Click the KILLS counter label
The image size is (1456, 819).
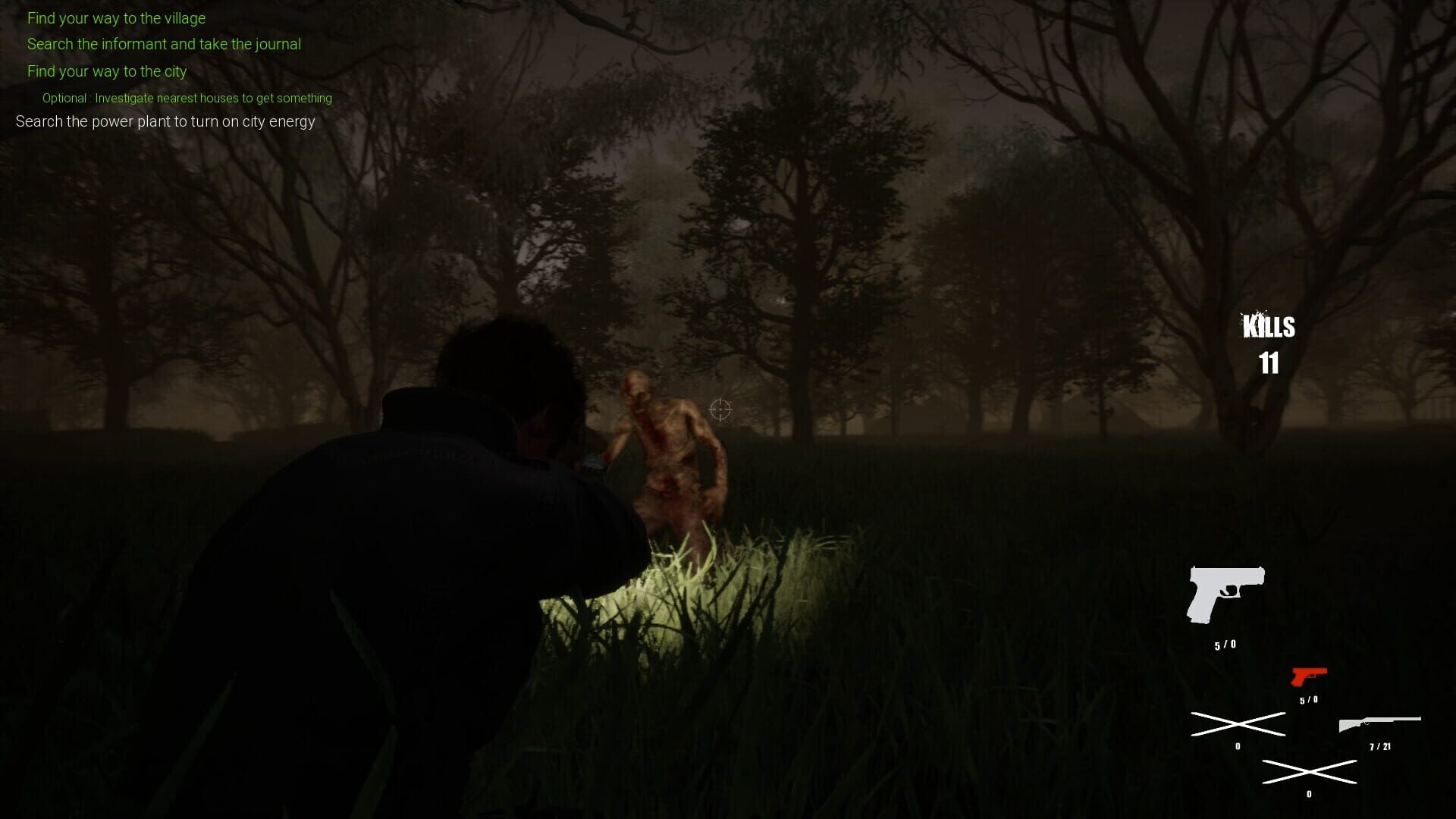(x=1267, y=327)
